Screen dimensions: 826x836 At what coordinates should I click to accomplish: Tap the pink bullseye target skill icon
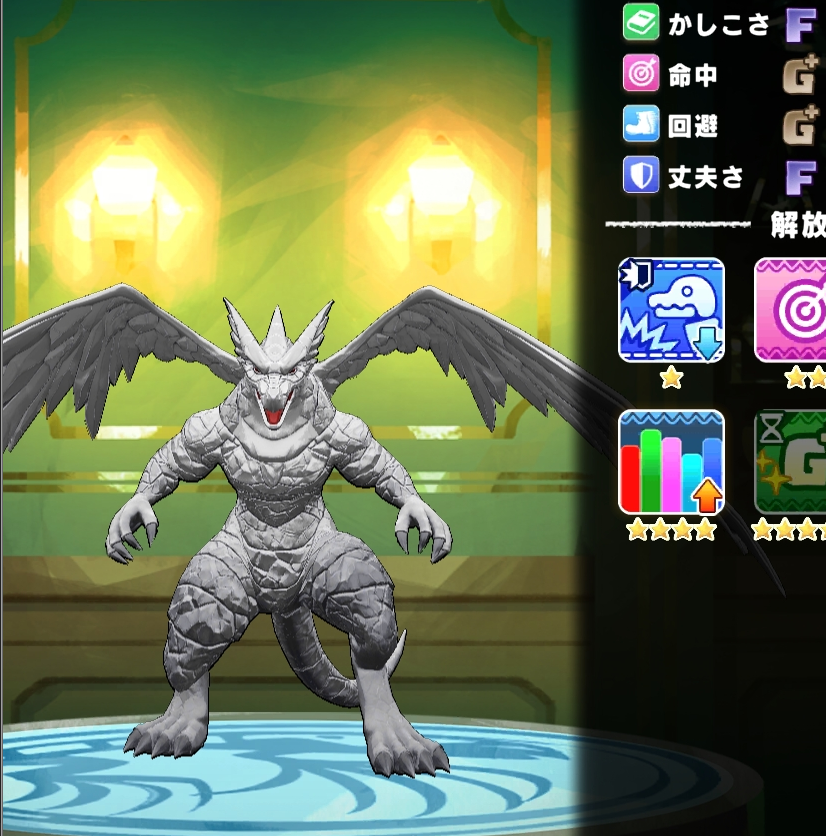pos(792,309)
